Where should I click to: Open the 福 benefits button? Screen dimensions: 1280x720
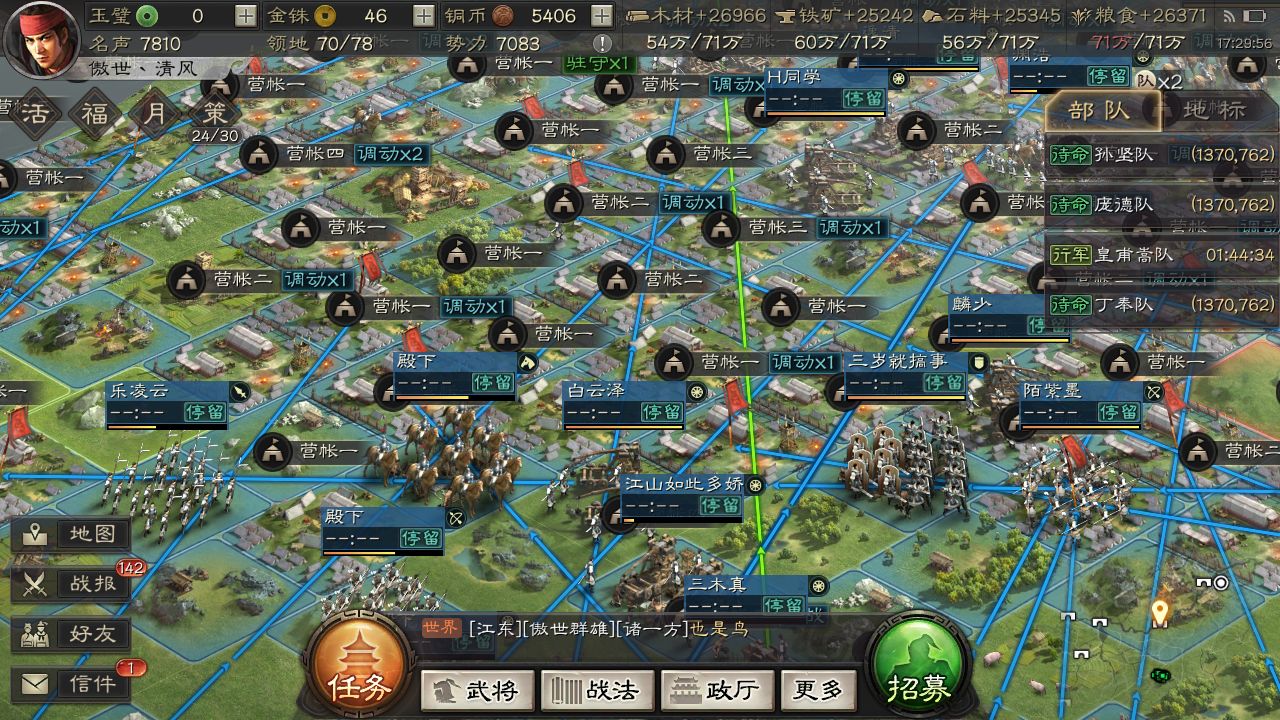click(96, 112)
